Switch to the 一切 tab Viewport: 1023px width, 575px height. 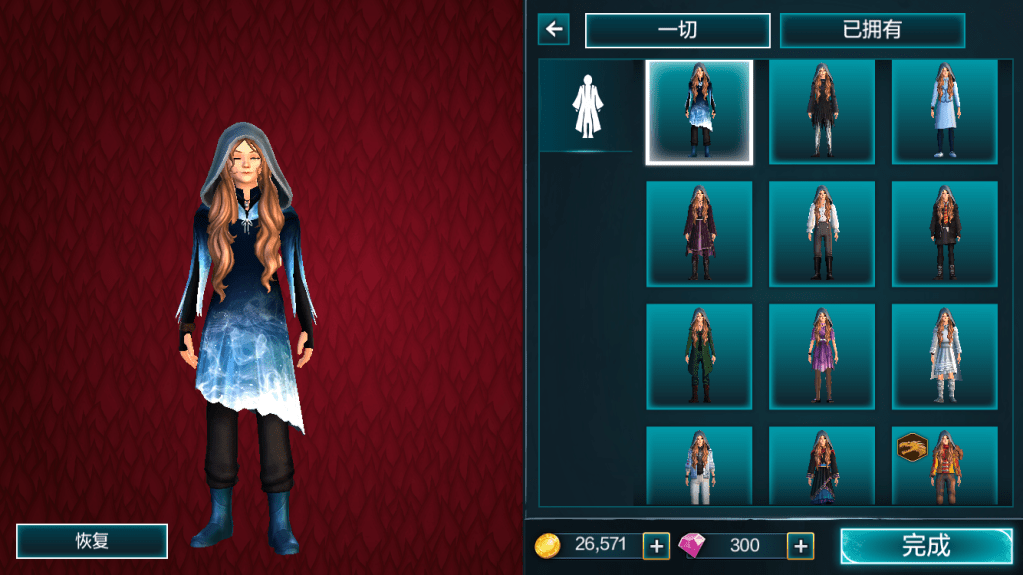[x=677, y=30]
